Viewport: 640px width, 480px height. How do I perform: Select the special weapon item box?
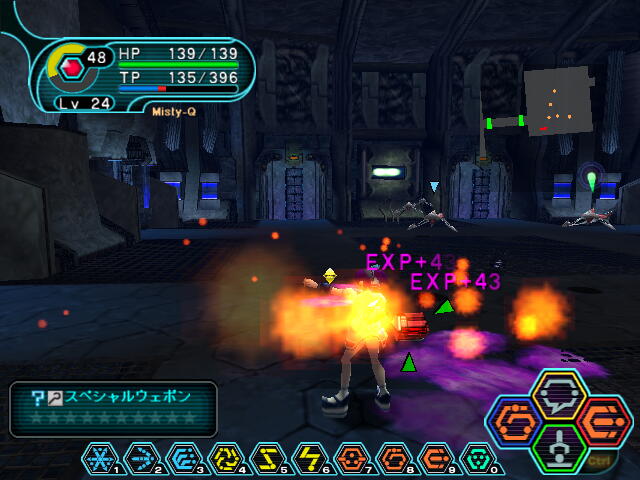(113, 408)
